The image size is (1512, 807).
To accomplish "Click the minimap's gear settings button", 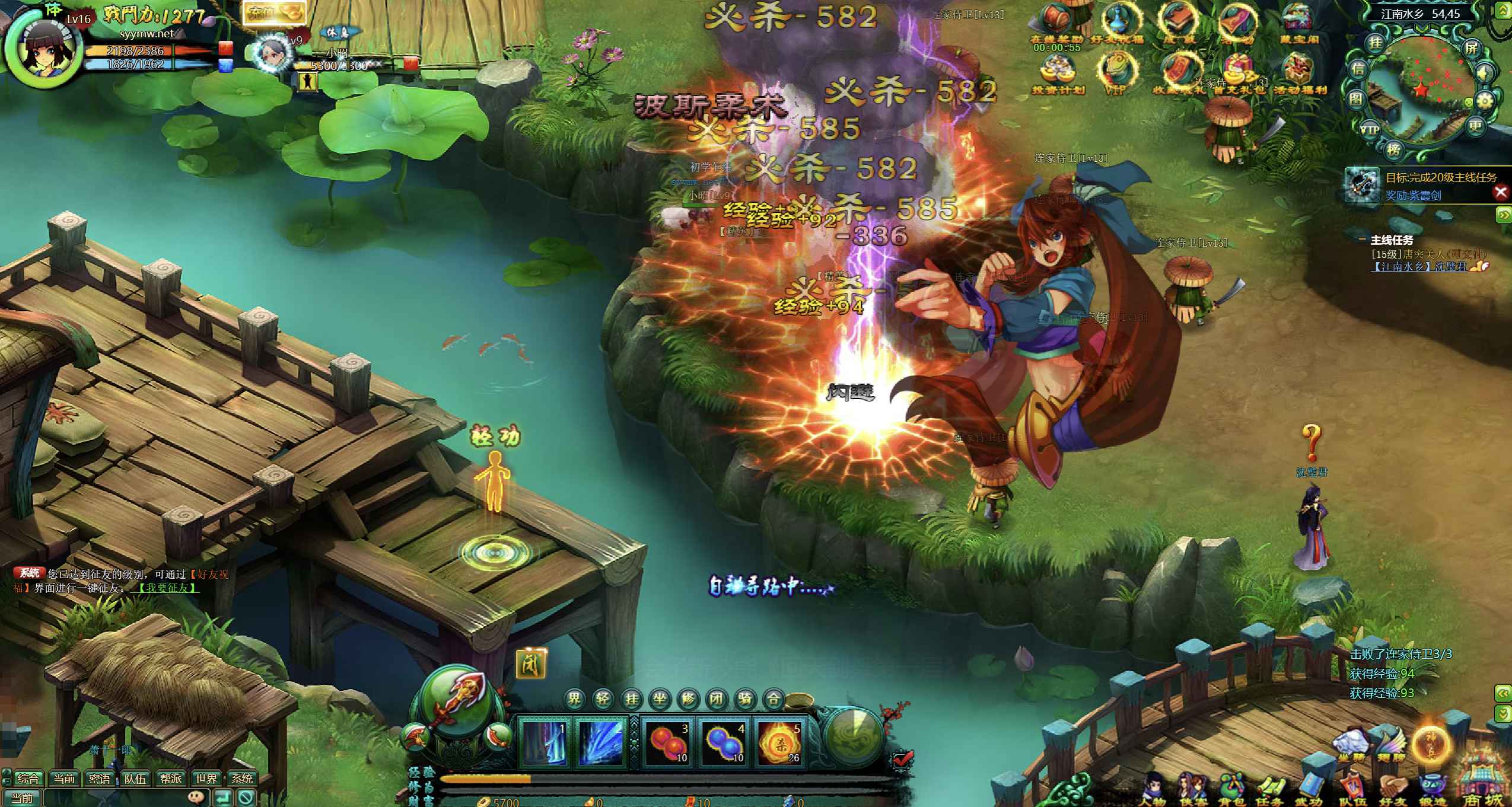I will [x=1484, y=101].
